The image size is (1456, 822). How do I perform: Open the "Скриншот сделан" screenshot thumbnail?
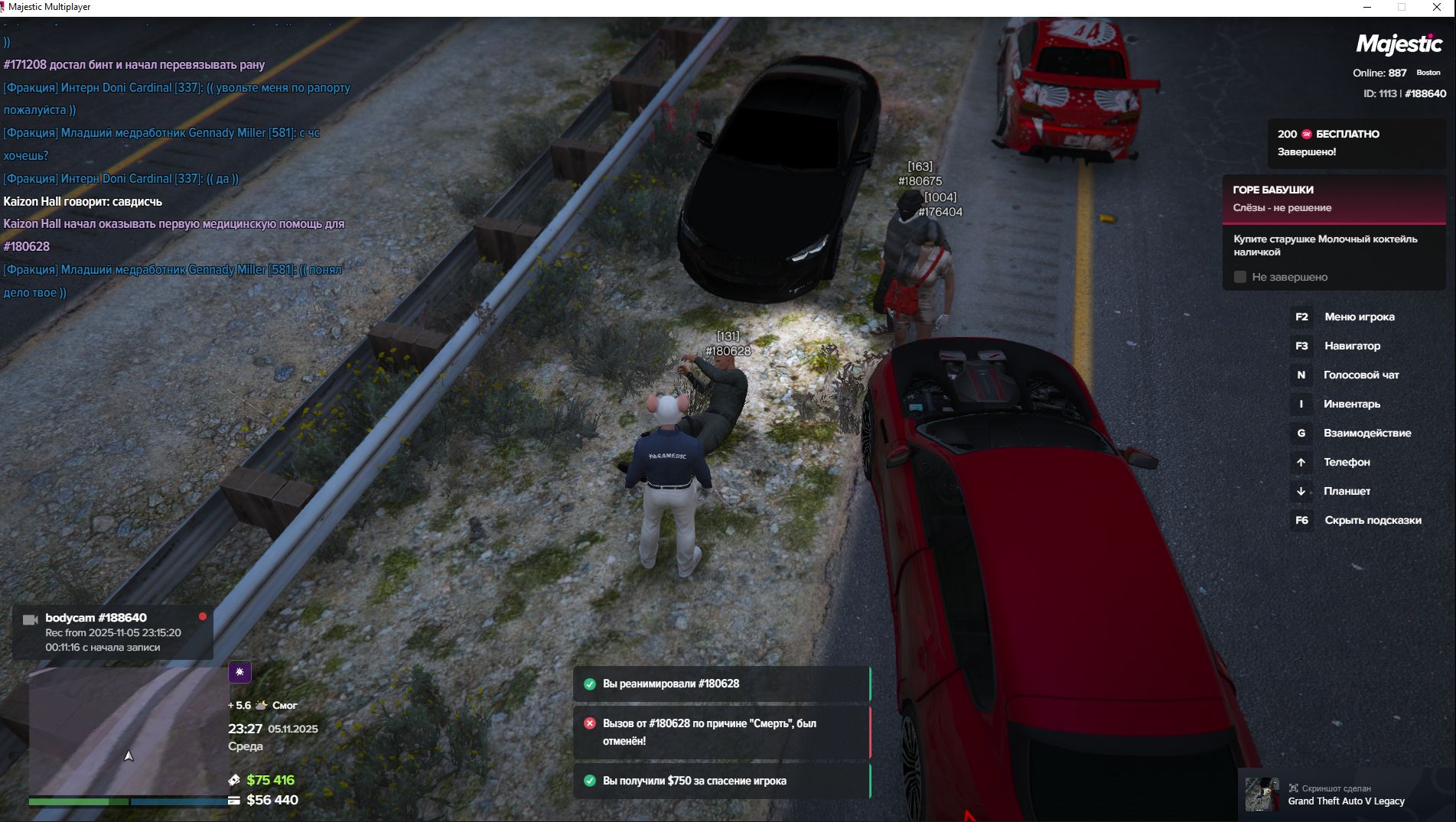(x=1262, y=794)
